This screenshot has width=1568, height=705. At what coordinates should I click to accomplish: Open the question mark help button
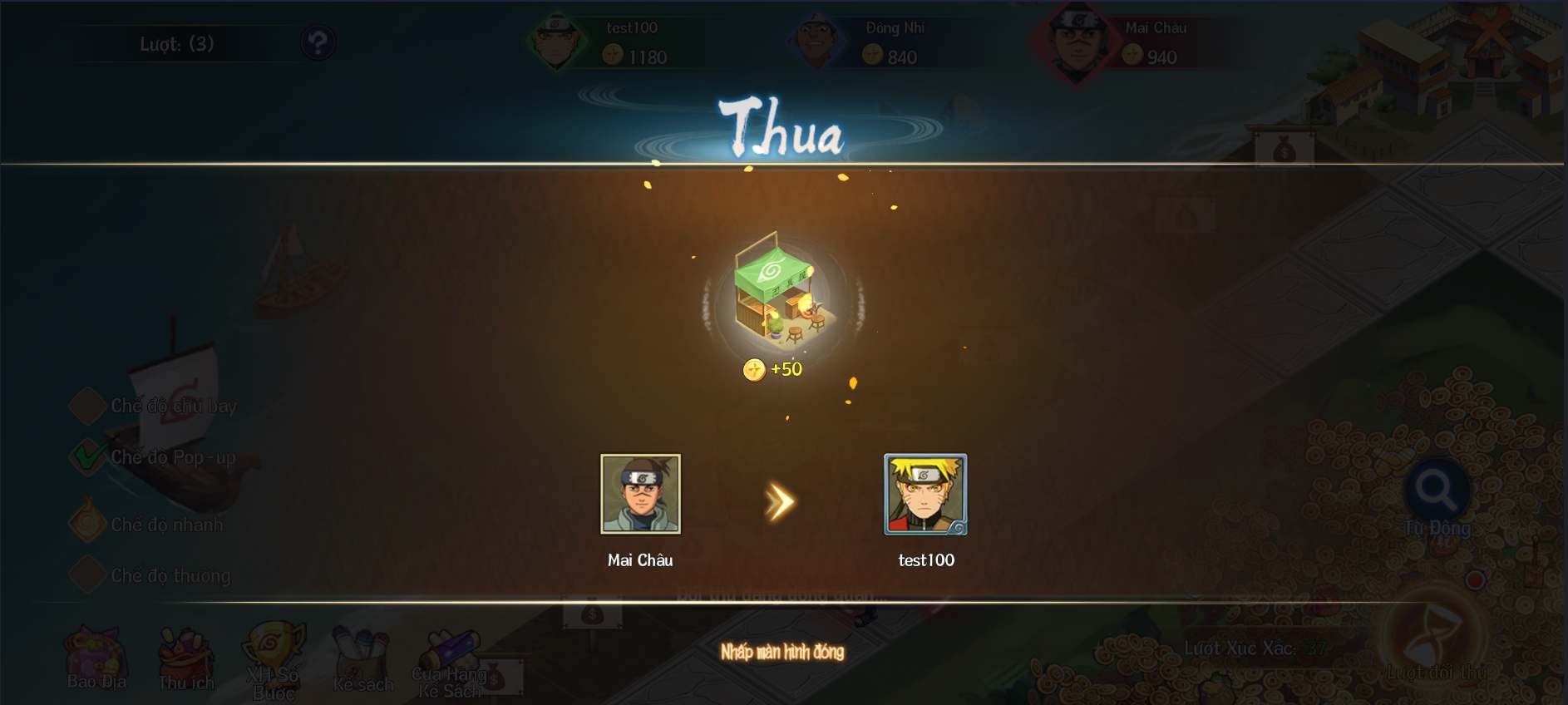click(x=318, y=42)
